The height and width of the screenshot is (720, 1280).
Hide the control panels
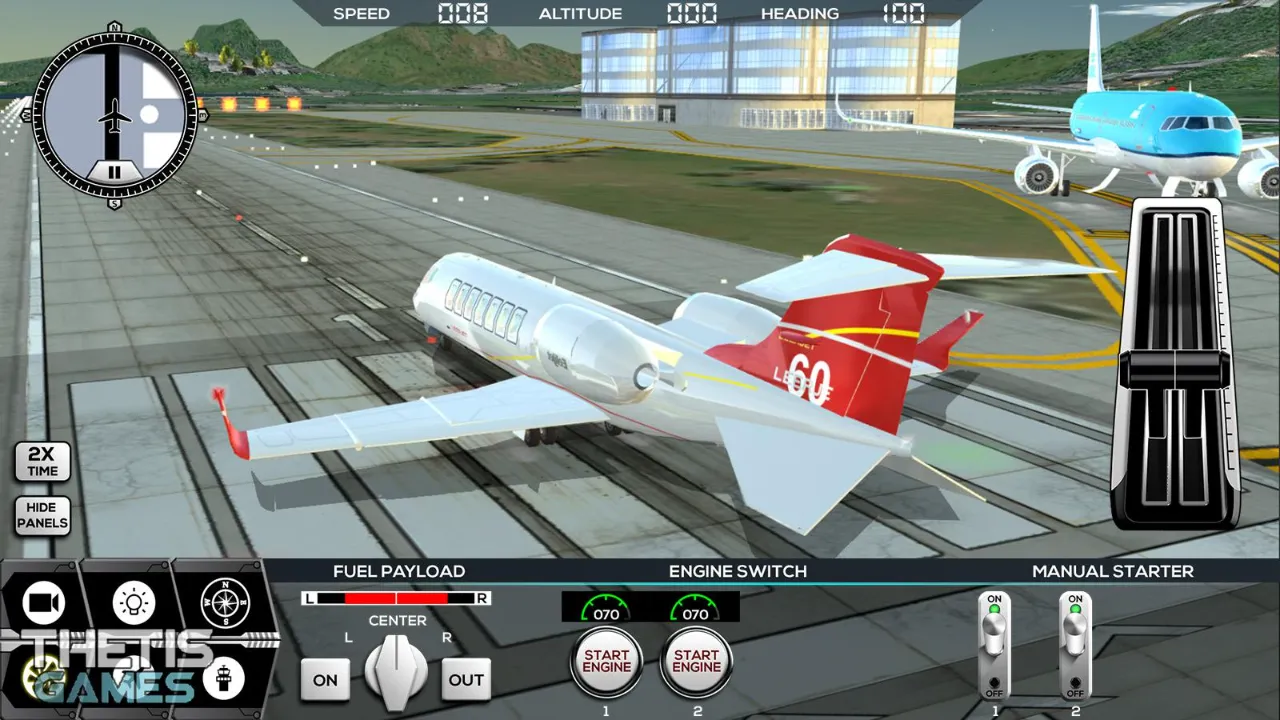click(x=42, y=515)
